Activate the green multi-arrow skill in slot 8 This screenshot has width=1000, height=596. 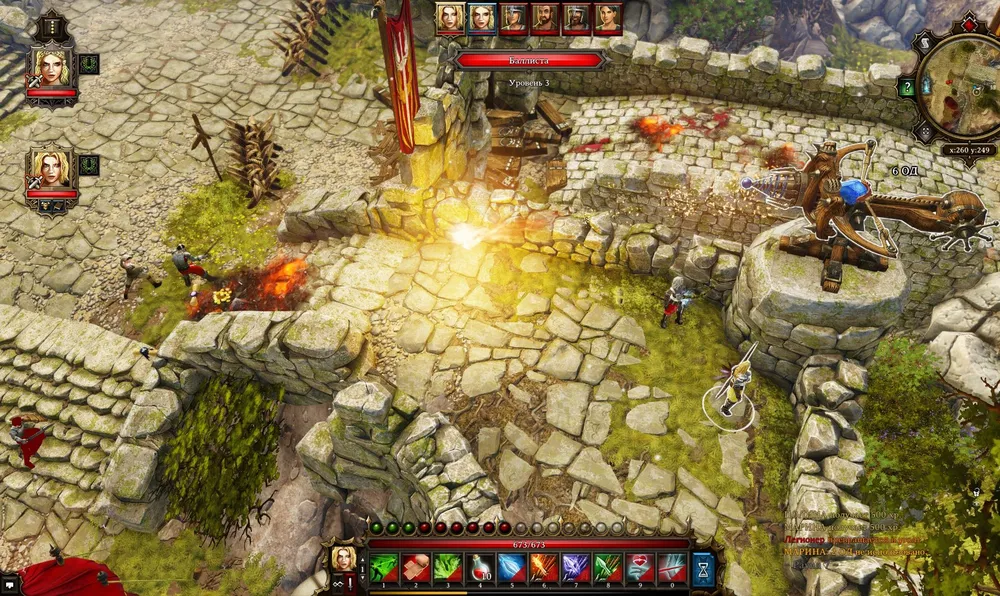pyautogui.click(x=608, y=568)
